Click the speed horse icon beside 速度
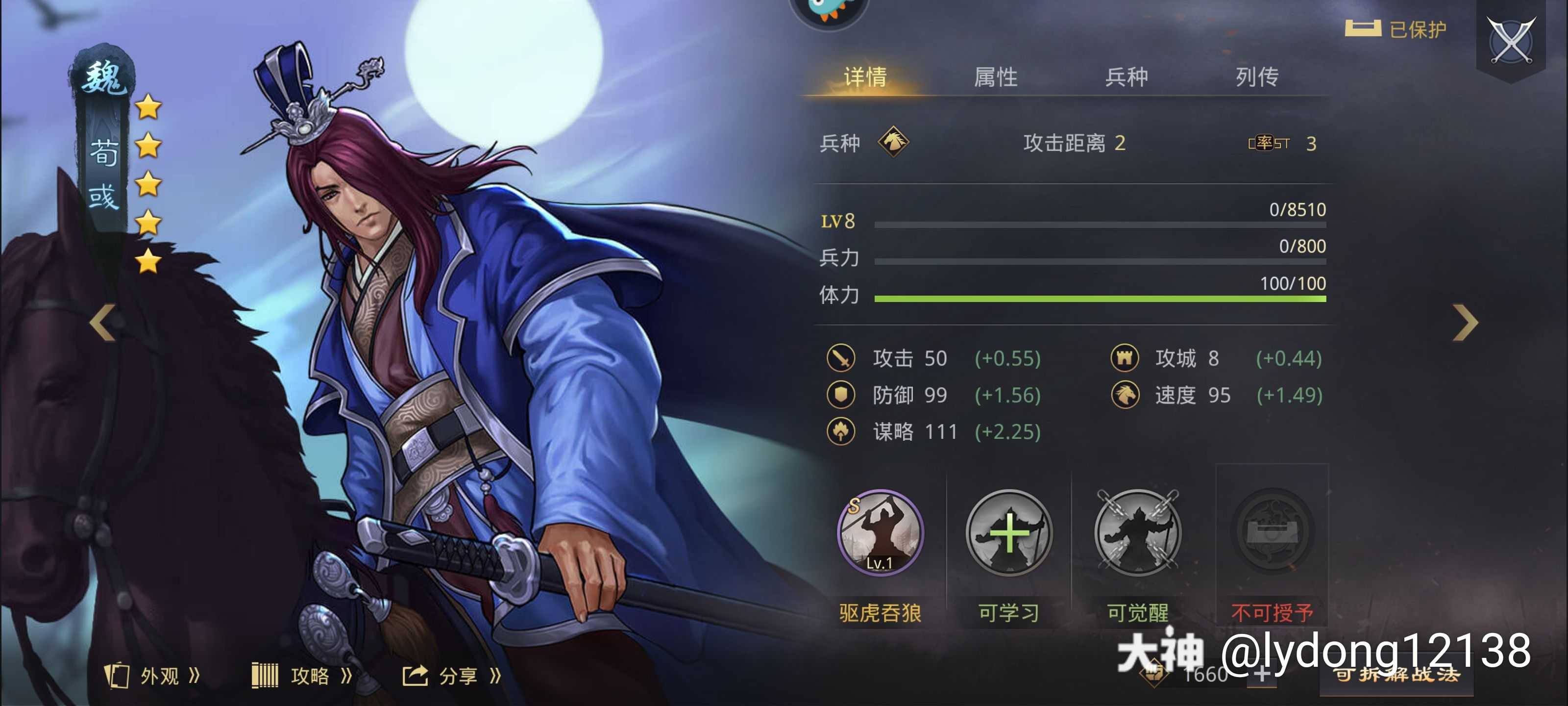Image resolution: width=1568 pixels, height=706 pixels. (x=1126, y=395)
